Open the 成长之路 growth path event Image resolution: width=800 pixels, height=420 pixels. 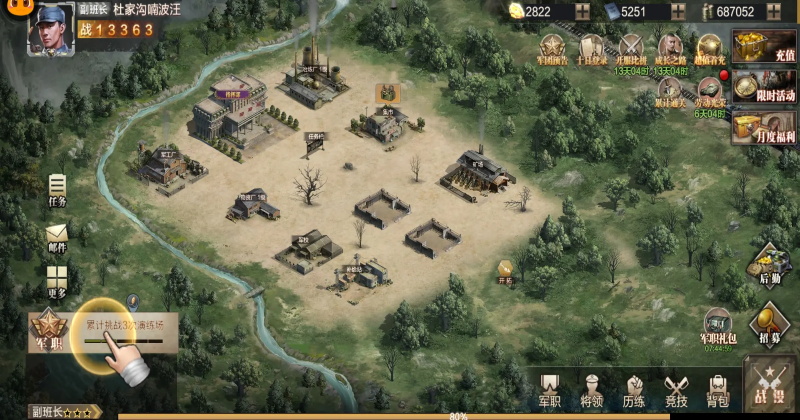point(670,48)
